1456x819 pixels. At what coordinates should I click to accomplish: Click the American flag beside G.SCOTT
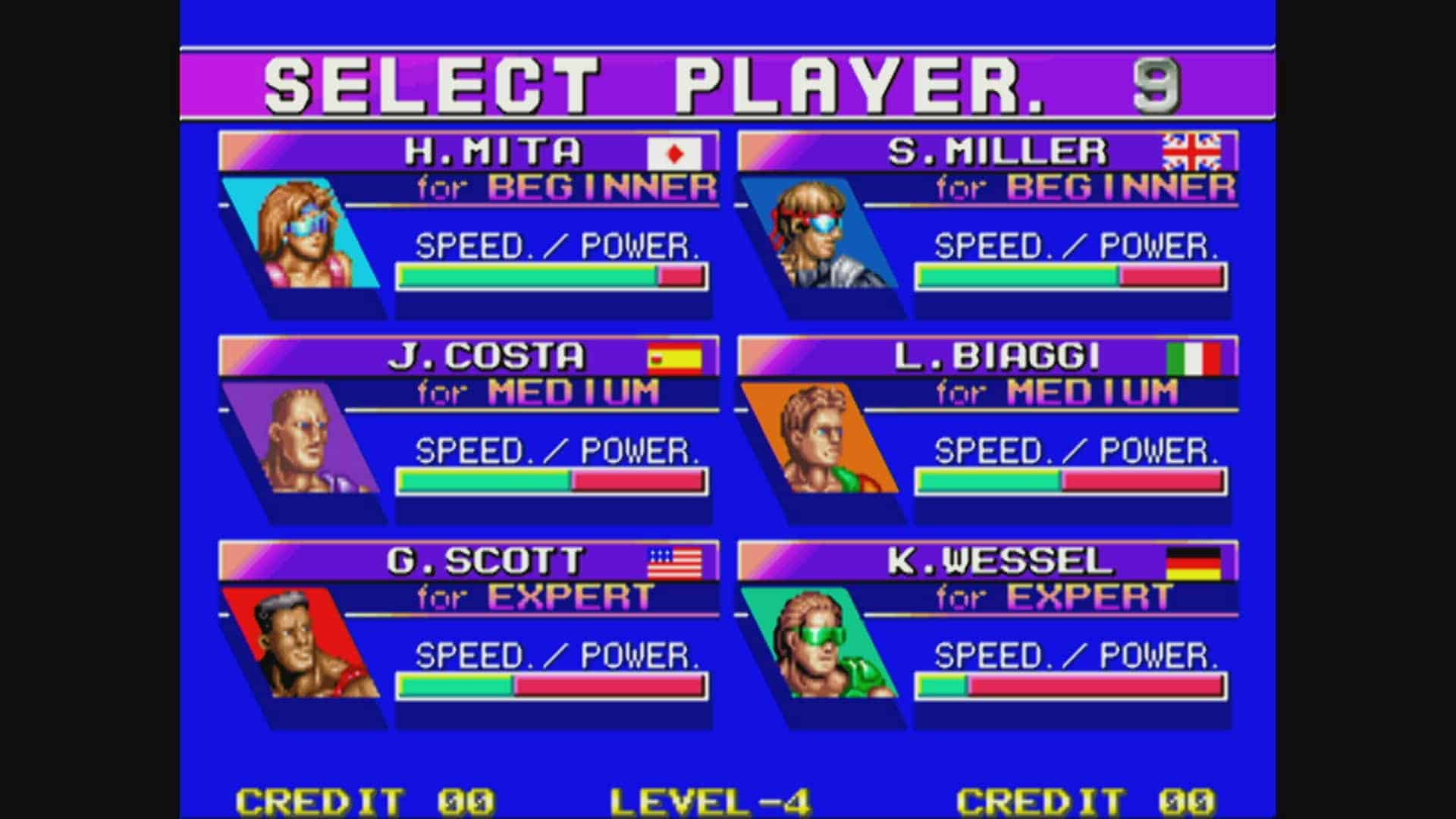coord(673,561)
